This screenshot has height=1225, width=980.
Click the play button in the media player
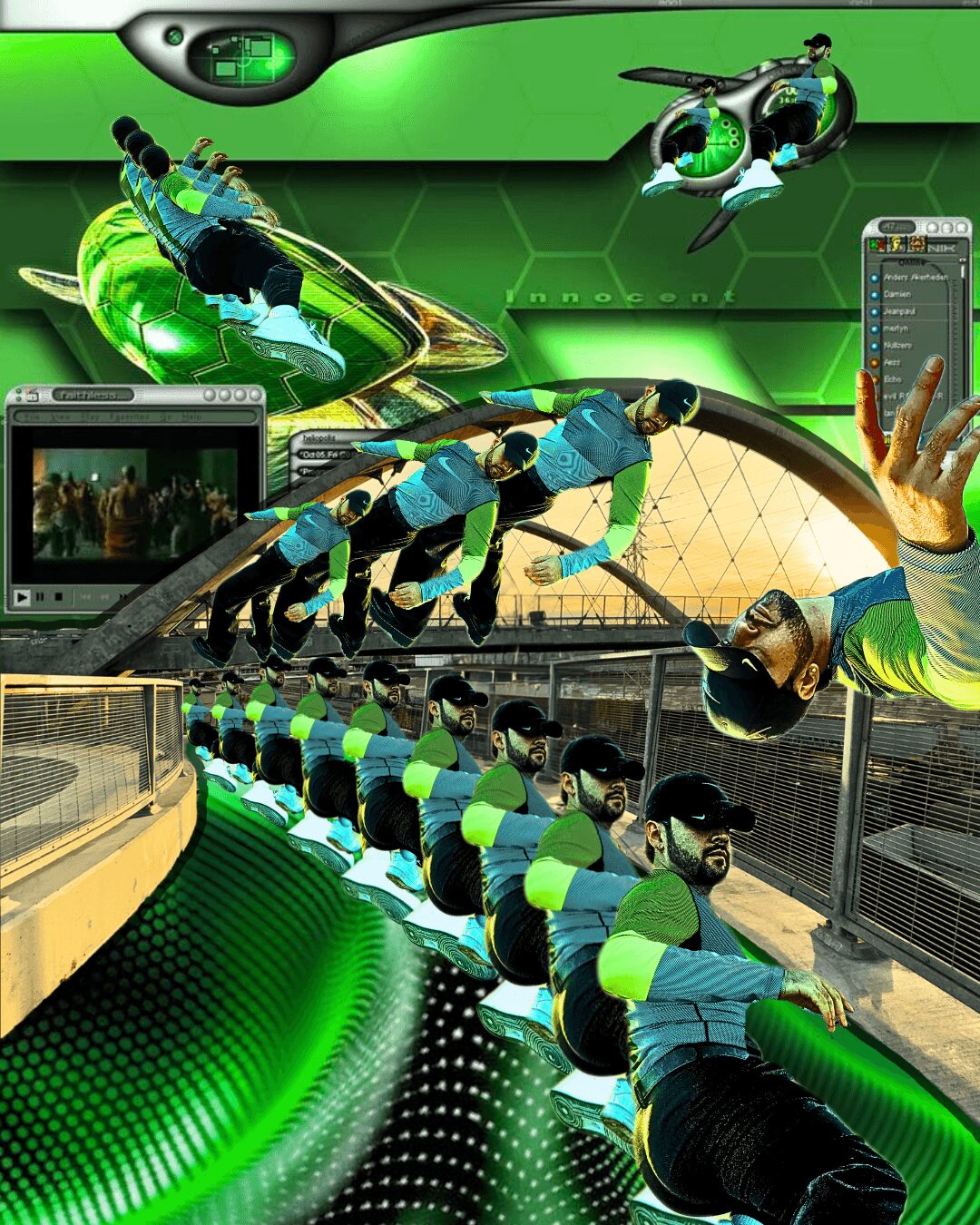(x=22, y=597)
